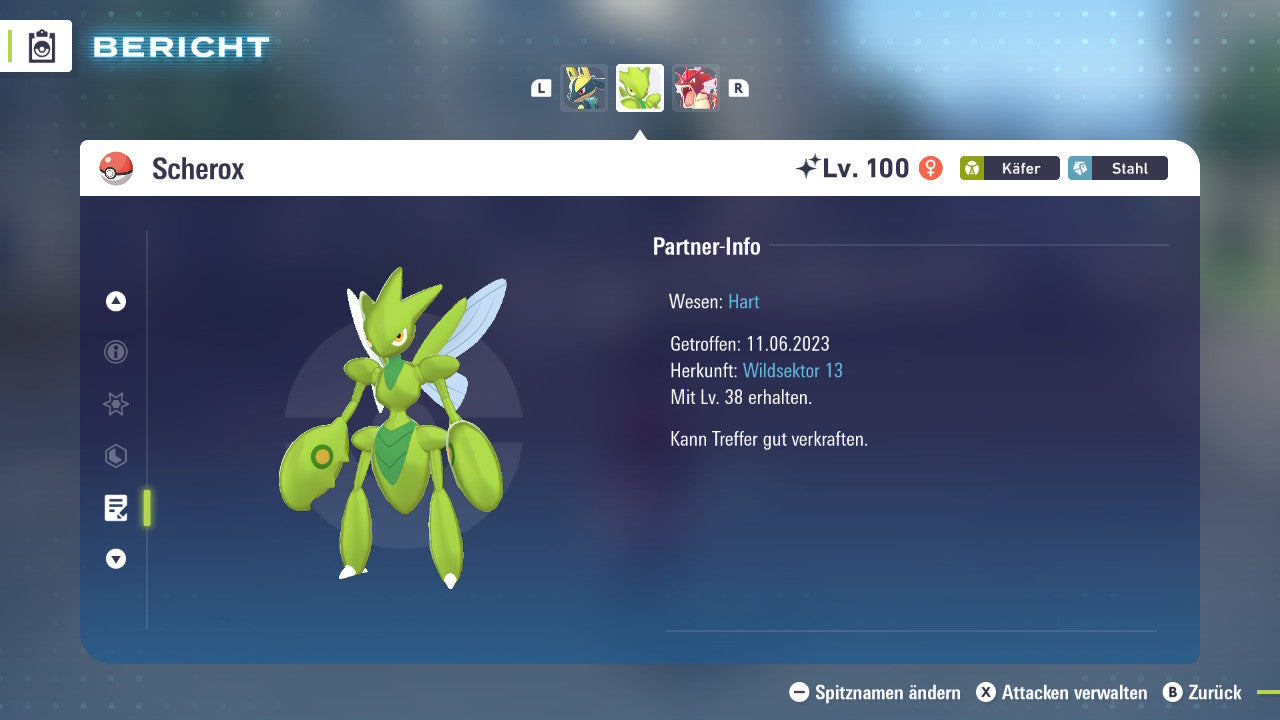This screenshot has height=720, width=1280.
Task: Click the Käfer type badge
Action: tap(1009, 168)
